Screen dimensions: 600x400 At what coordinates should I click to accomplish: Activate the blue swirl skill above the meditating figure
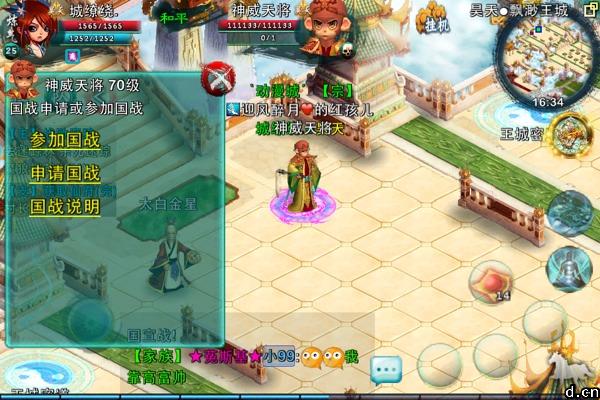point(571,211)
